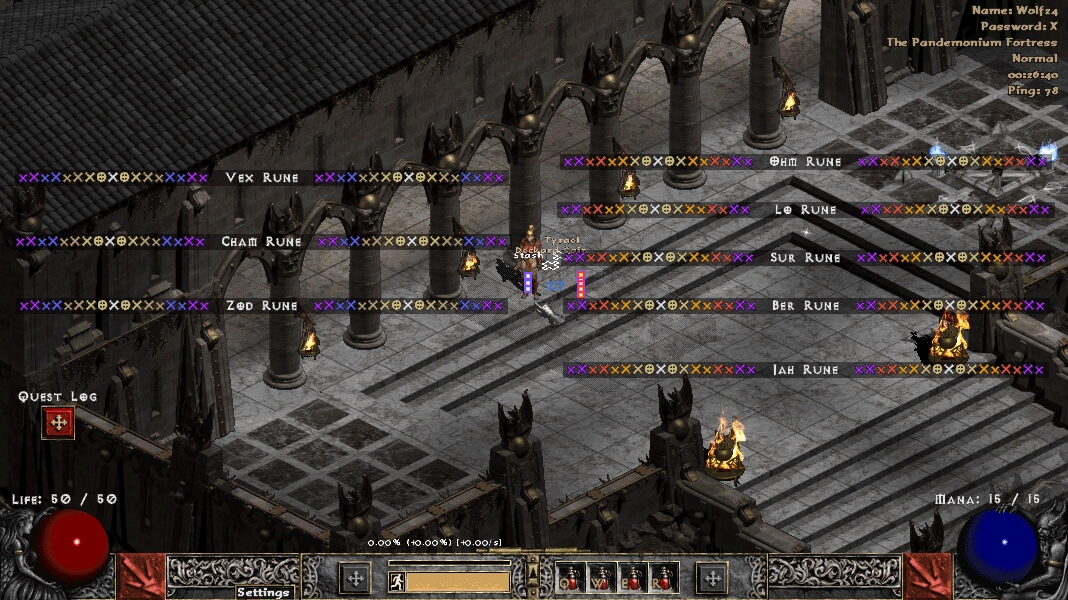Pick up the Ohm Rune label

pyautogui.click(x=805, y=162)
